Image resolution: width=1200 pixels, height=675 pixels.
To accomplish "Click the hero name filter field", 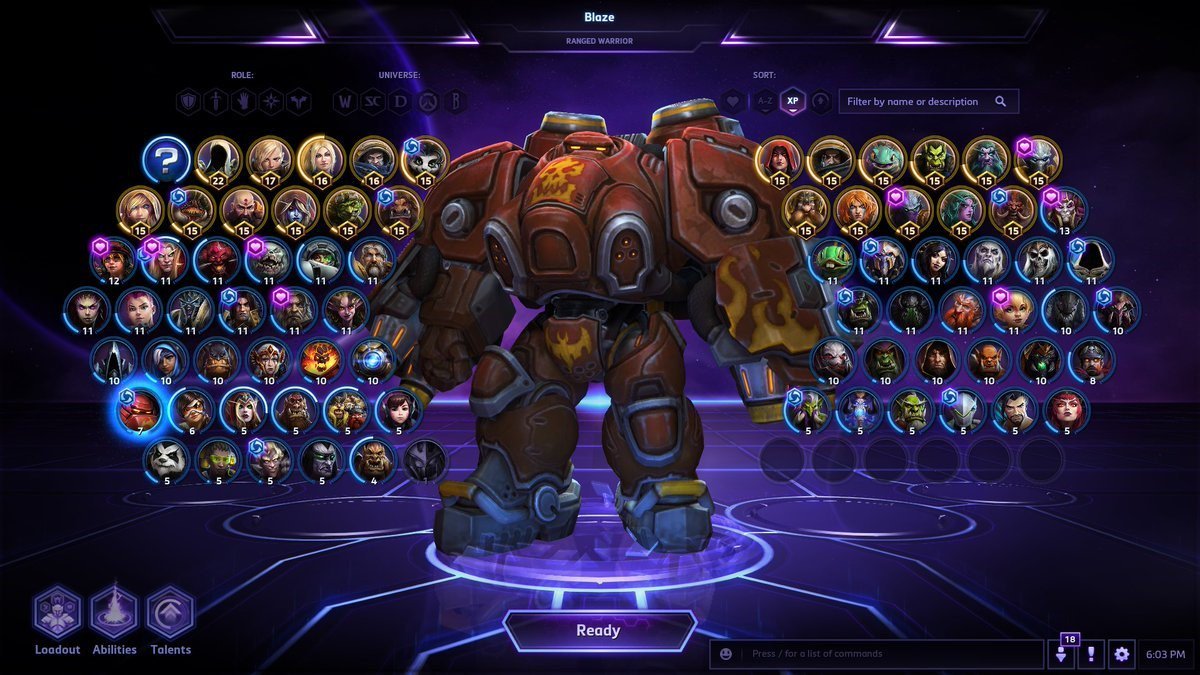I will pyautogui.click(x=917, y=101).
